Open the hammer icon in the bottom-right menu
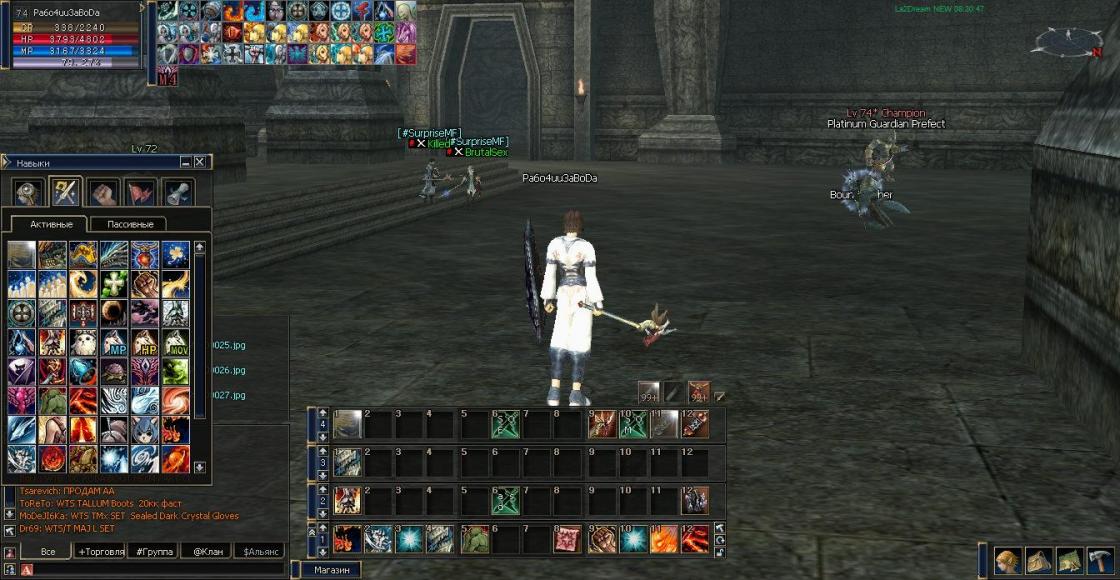This screenshot has width=1120, height=580. [x=1100, y=560]
